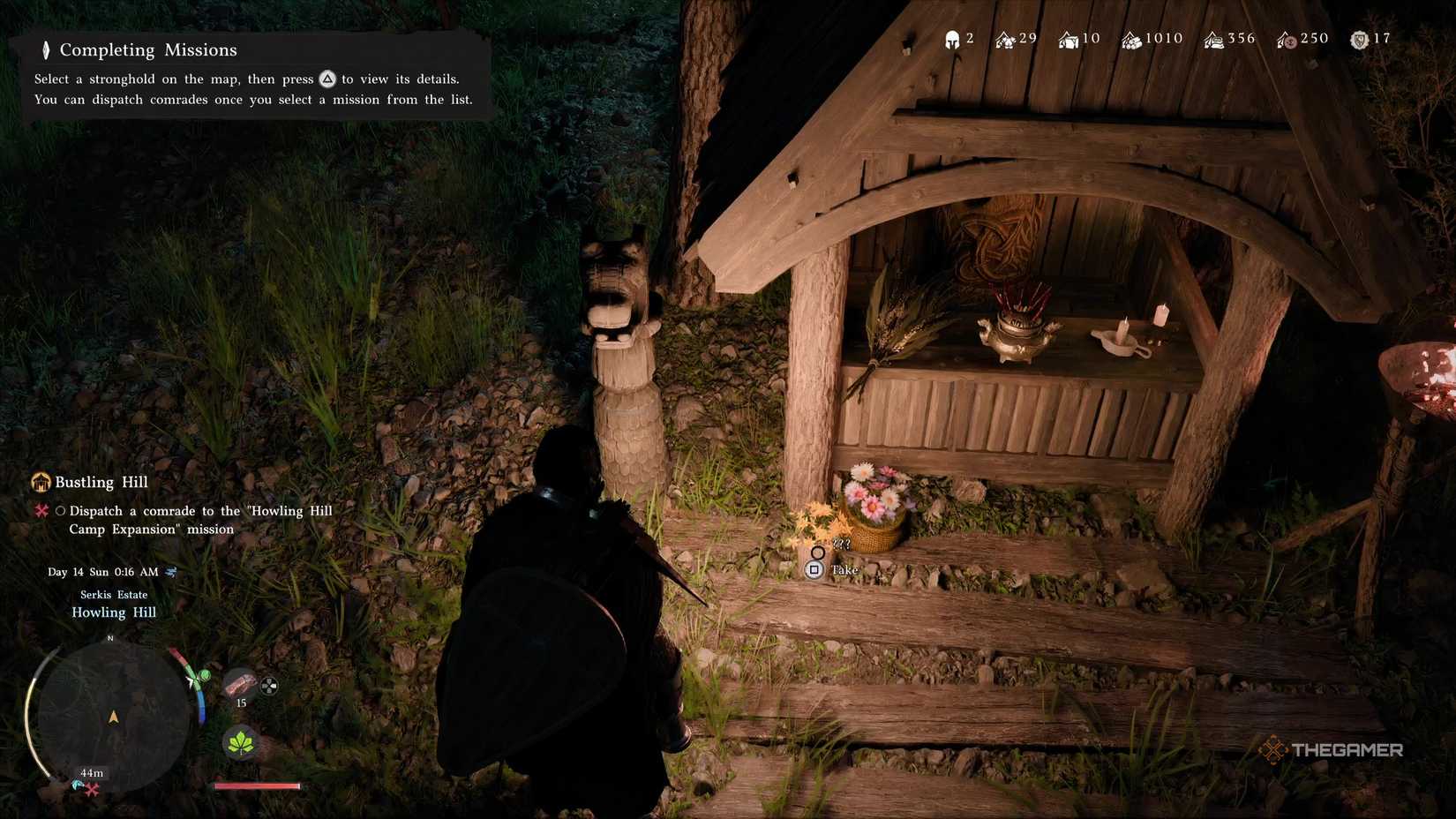This screenshot has width=1456, height=819.
Task: Click the triangle button icon in tutorial text
Action: pyautogui.click(x=327, y=79)
